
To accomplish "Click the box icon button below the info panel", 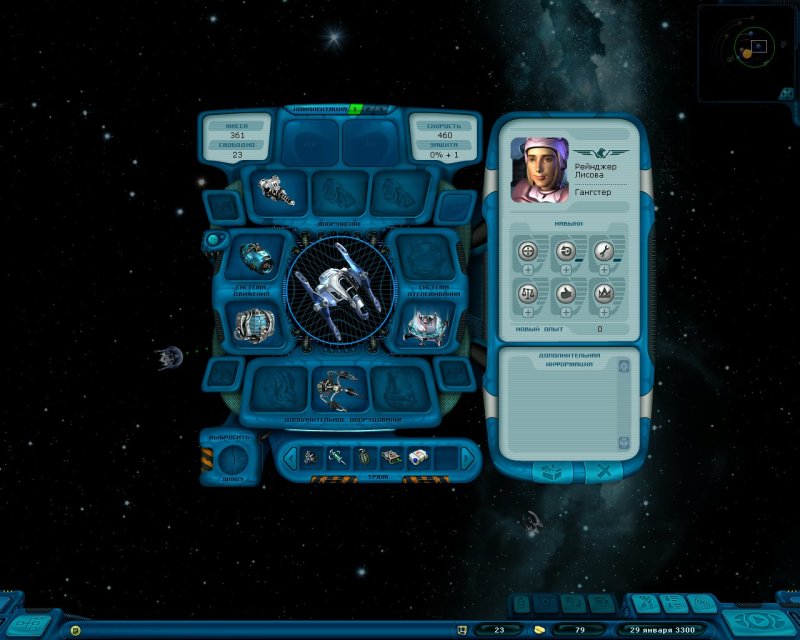I will point(546,471).
